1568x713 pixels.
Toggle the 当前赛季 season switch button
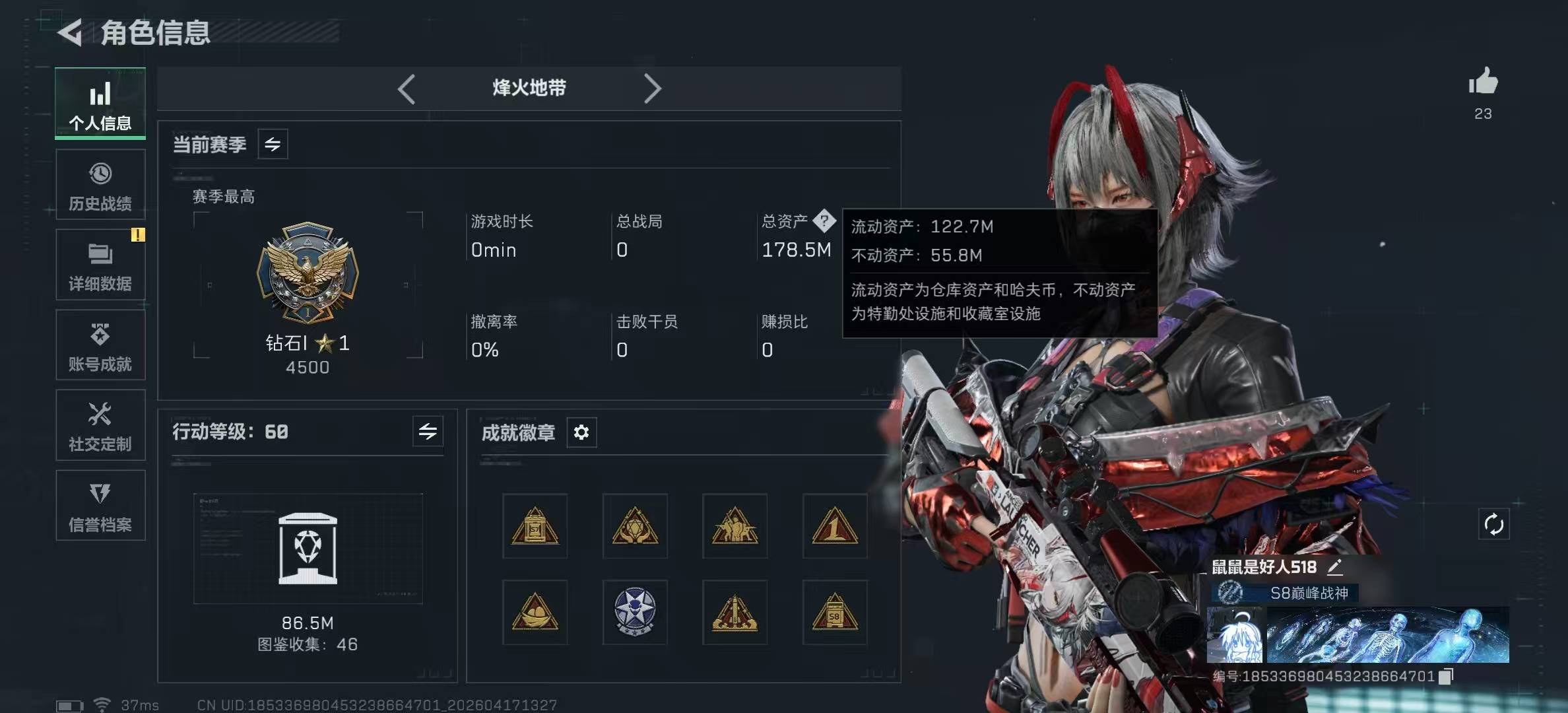273,144
